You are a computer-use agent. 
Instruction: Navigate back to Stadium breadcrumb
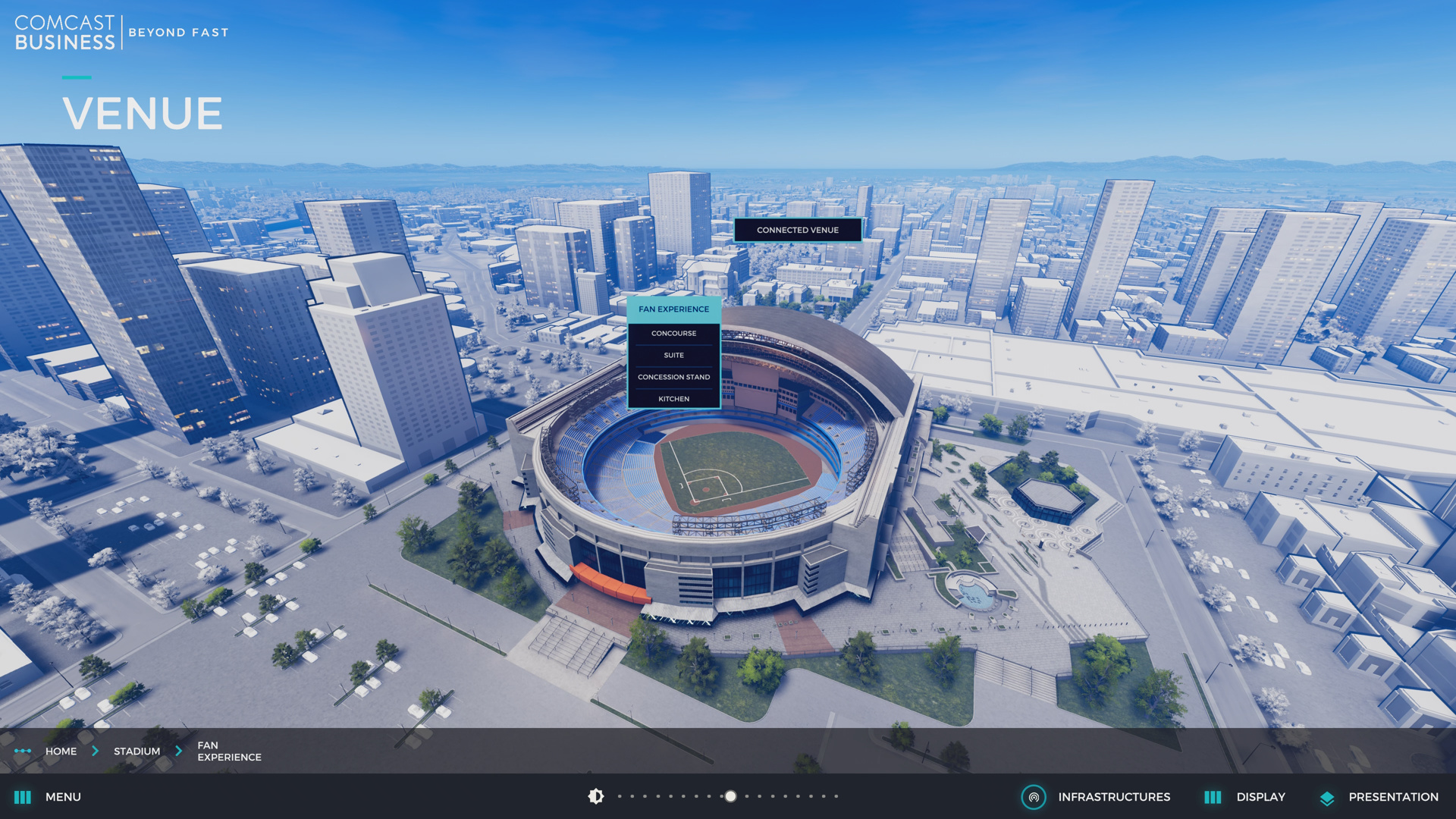click(x=136, y=752)
